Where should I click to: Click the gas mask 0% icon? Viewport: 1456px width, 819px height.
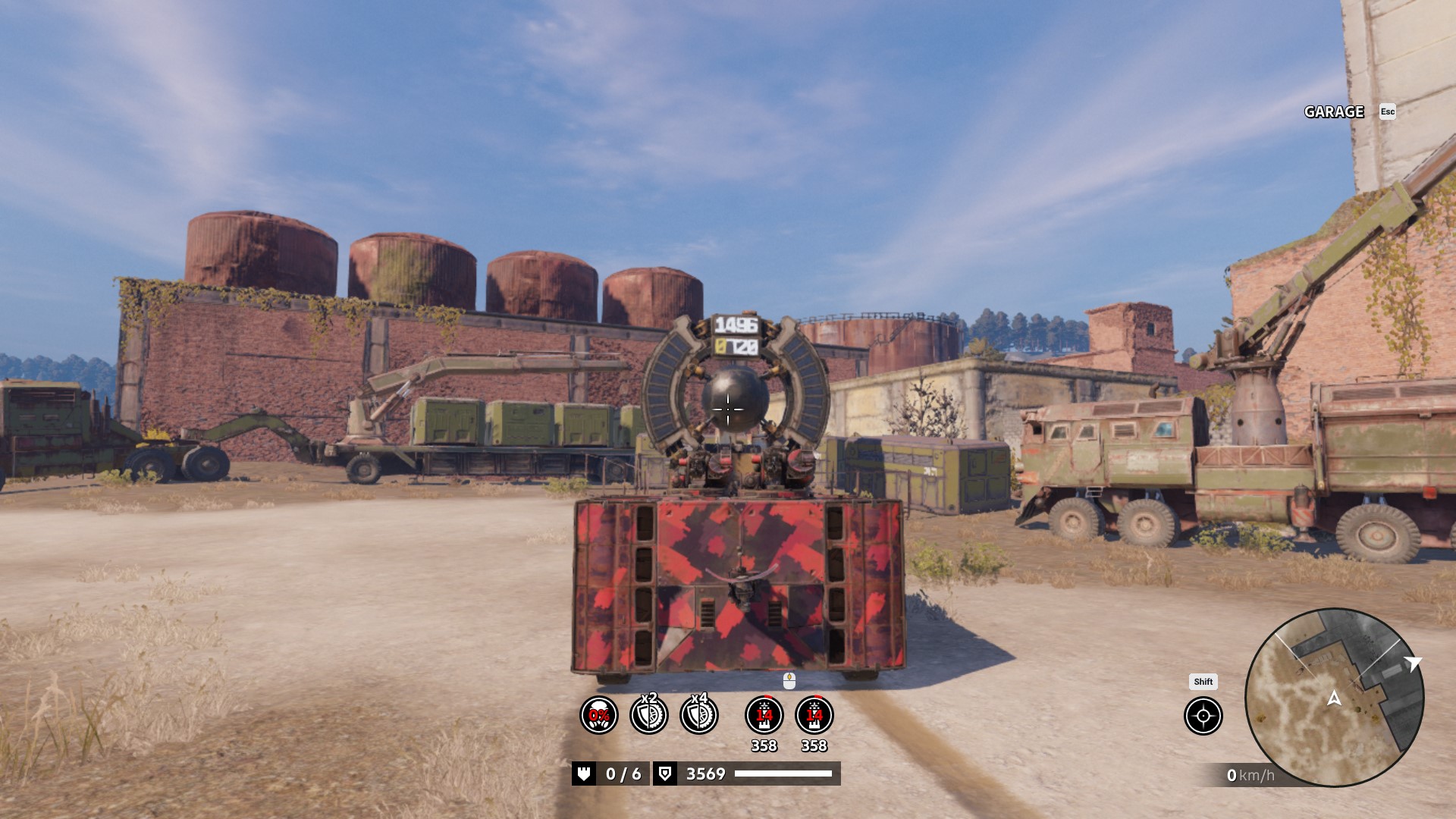[x=599, y=715]
